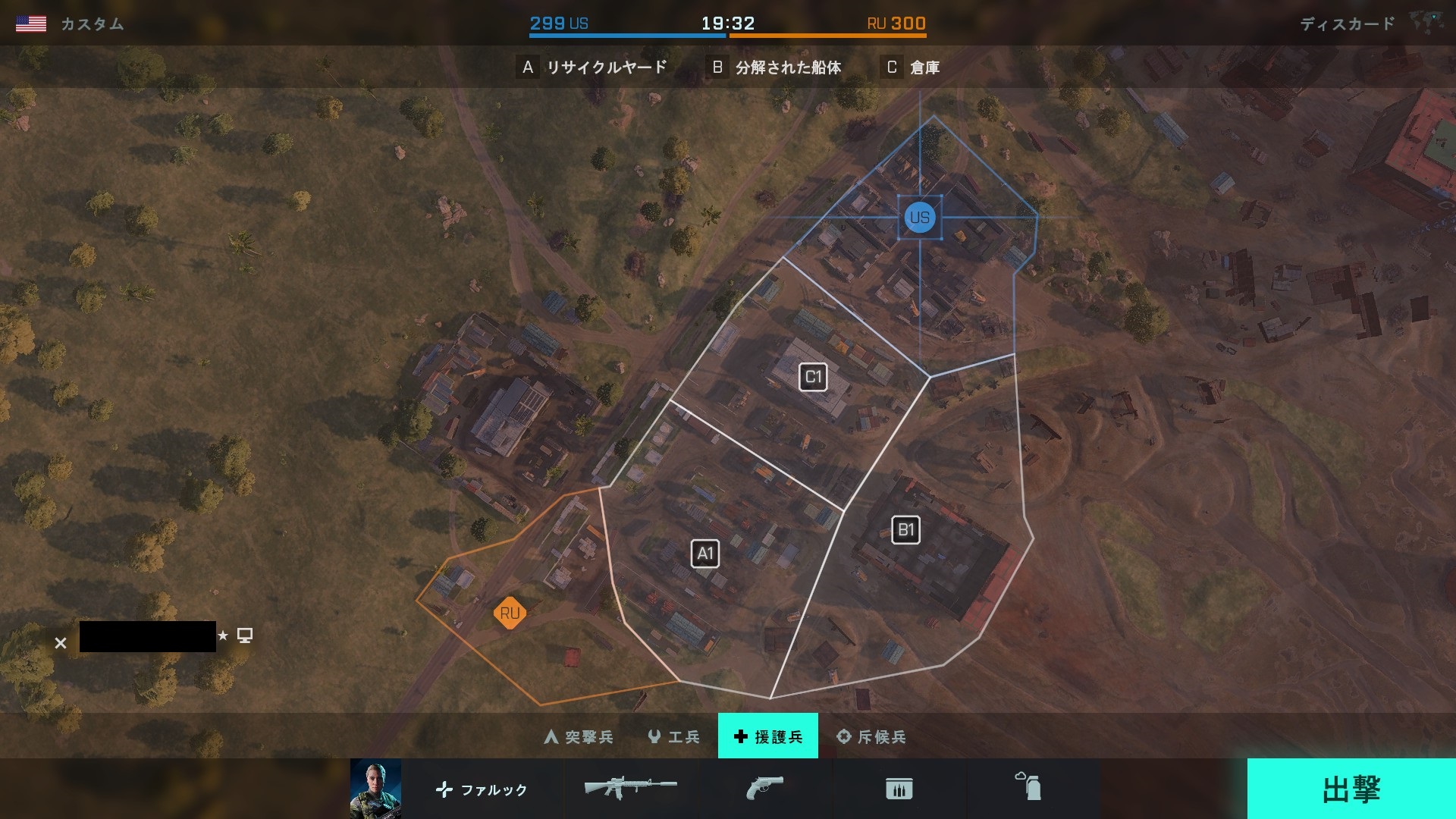The image size is (1456, 819).
Task: Switch to the 突撃兵 assault class
Action: pos(579,736)
